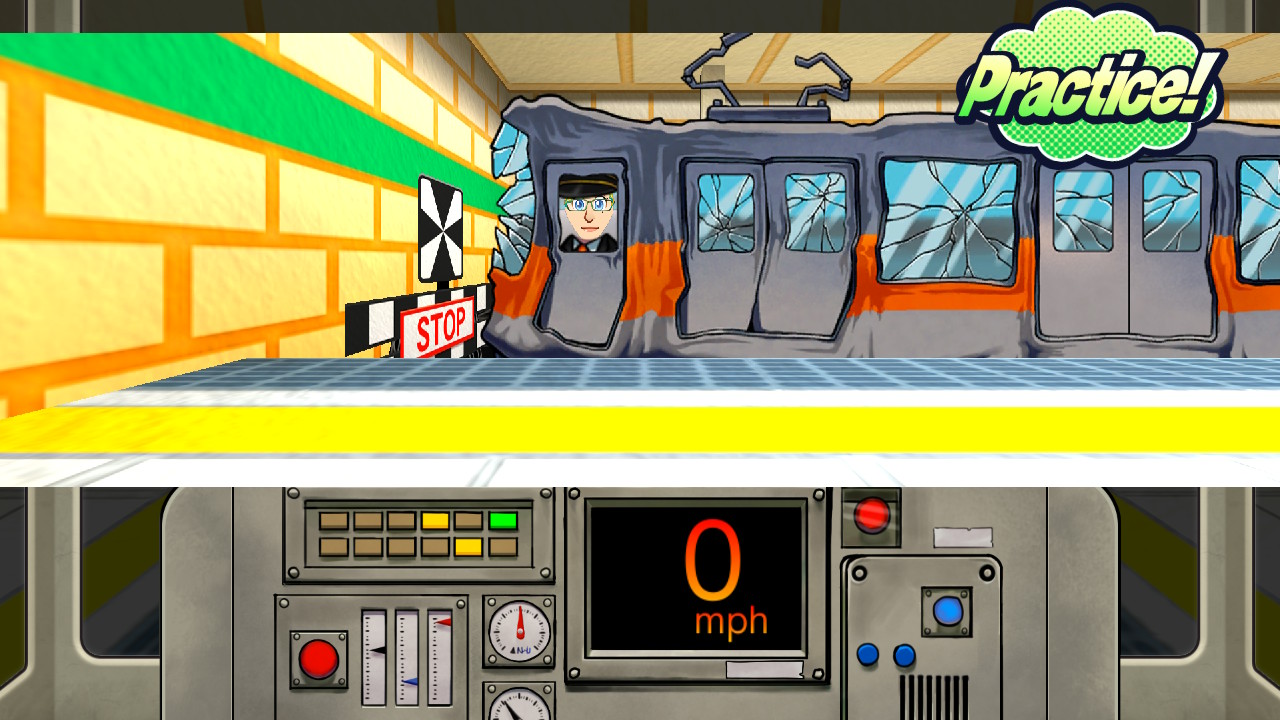
Task: Click the yellow lamp in the top button row
Action: [435, 520]
